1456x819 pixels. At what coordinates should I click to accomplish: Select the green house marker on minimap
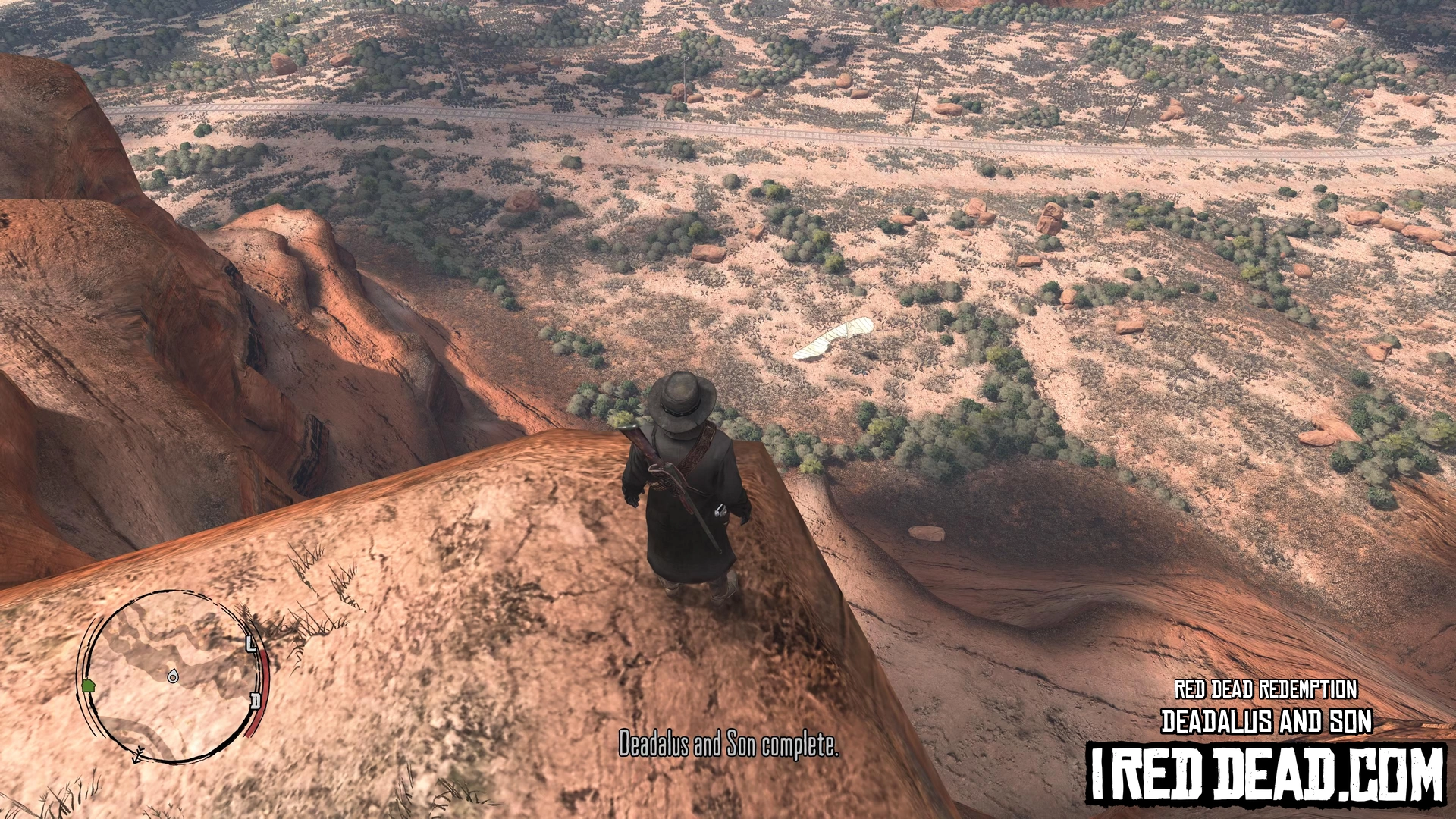click(x=88, y=686)
